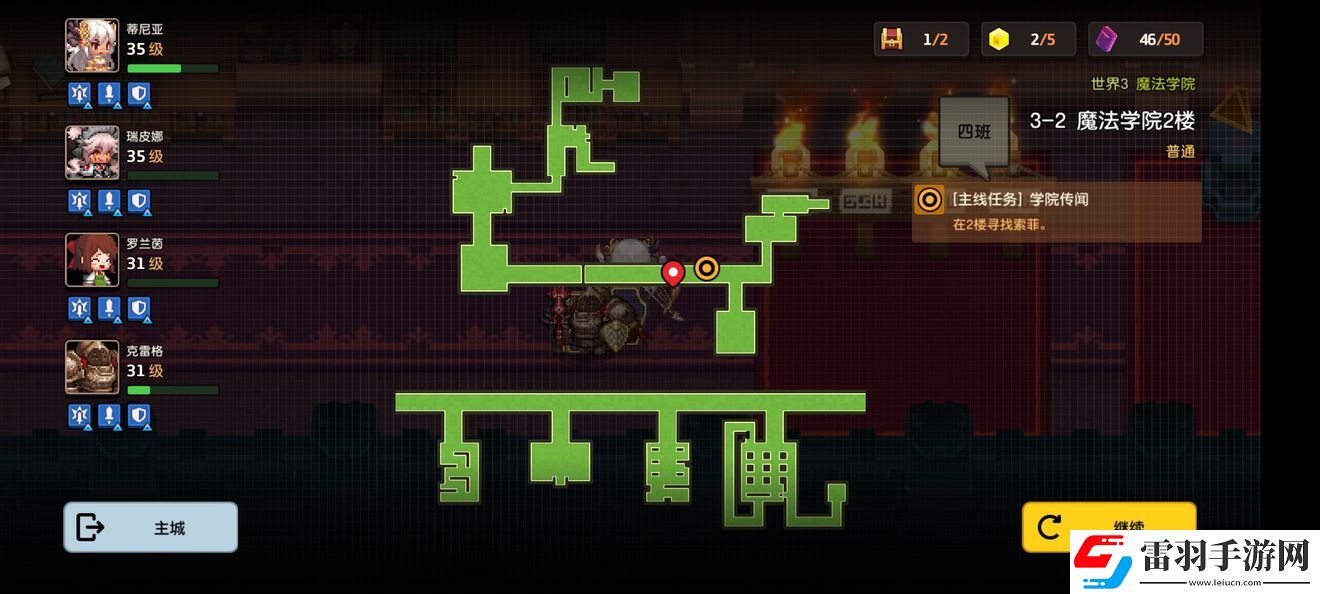Screen dimensions: 1320x594
Task: Return to 主城 main city
Action: click(x=151, y=527)
